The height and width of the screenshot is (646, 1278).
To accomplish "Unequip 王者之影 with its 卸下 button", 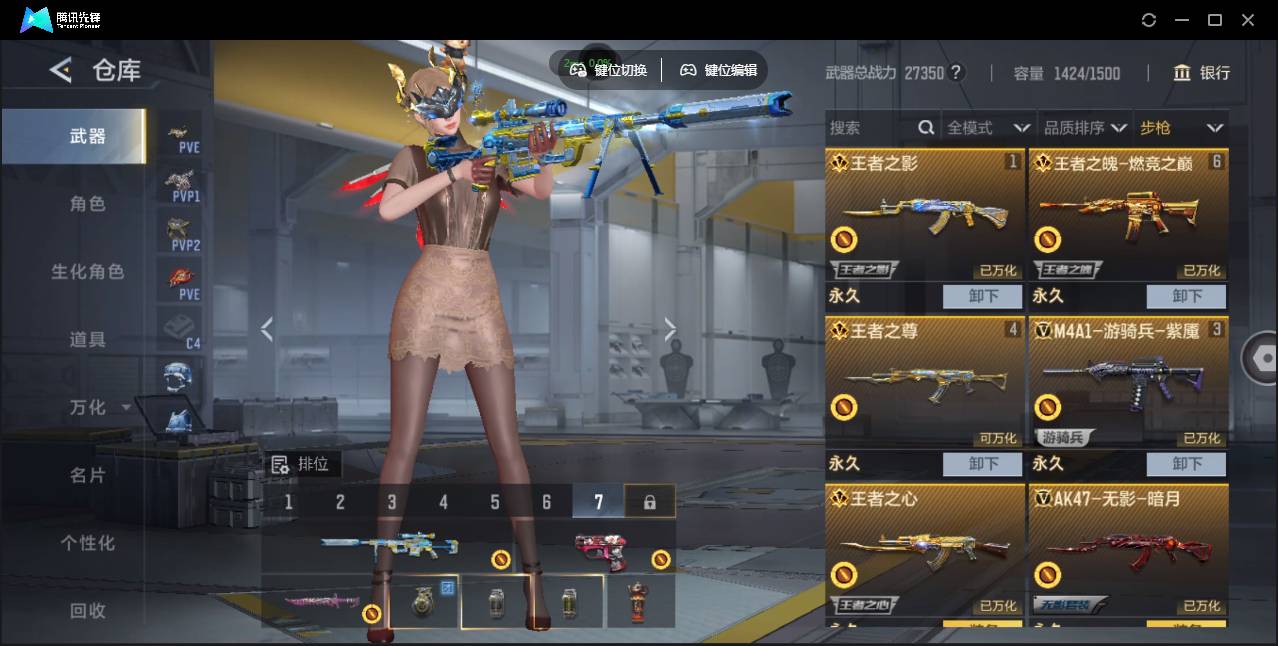I will pos(983,296).
